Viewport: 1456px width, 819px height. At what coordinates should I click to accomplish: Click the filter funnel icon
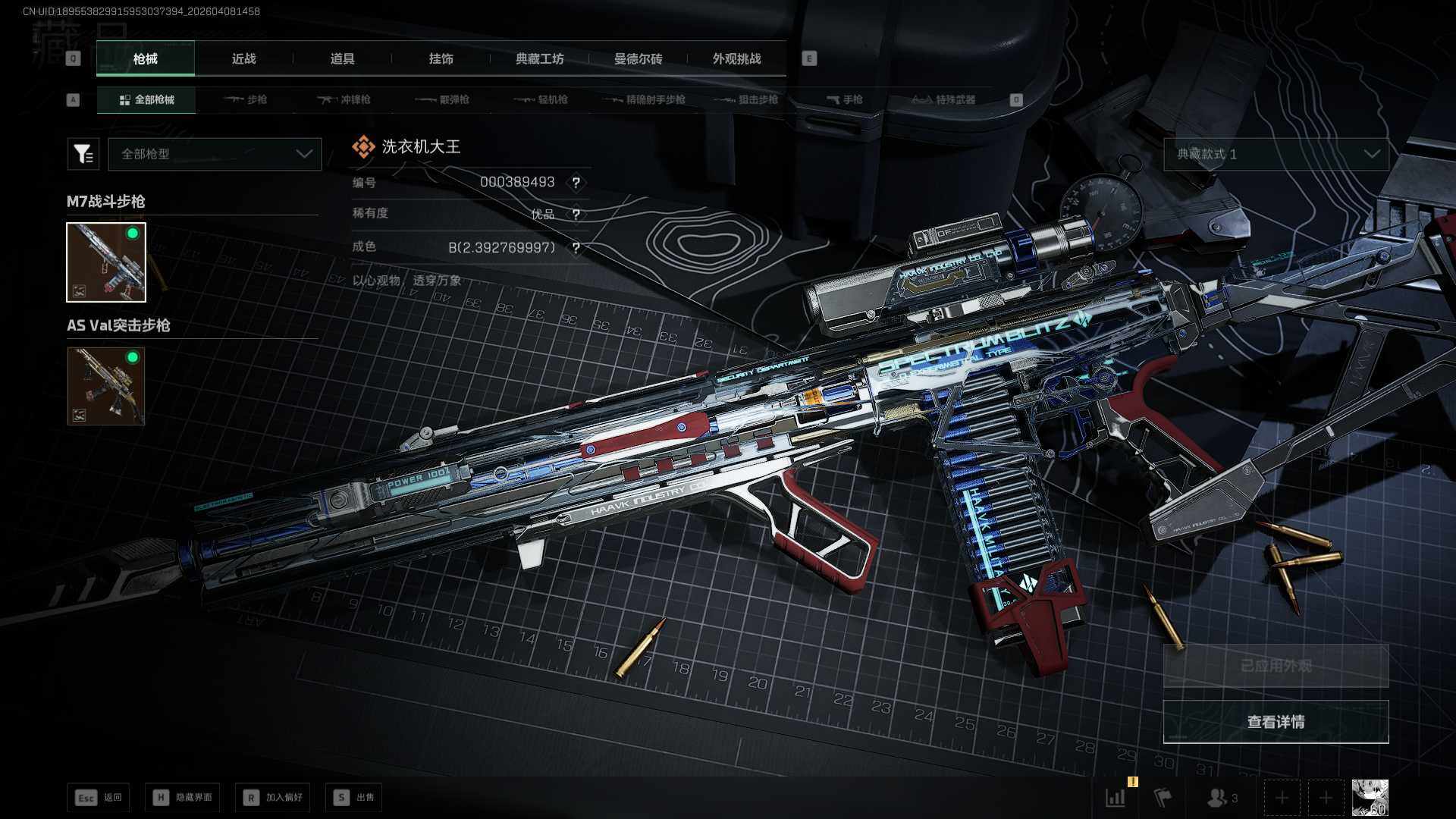coord(83,154)
